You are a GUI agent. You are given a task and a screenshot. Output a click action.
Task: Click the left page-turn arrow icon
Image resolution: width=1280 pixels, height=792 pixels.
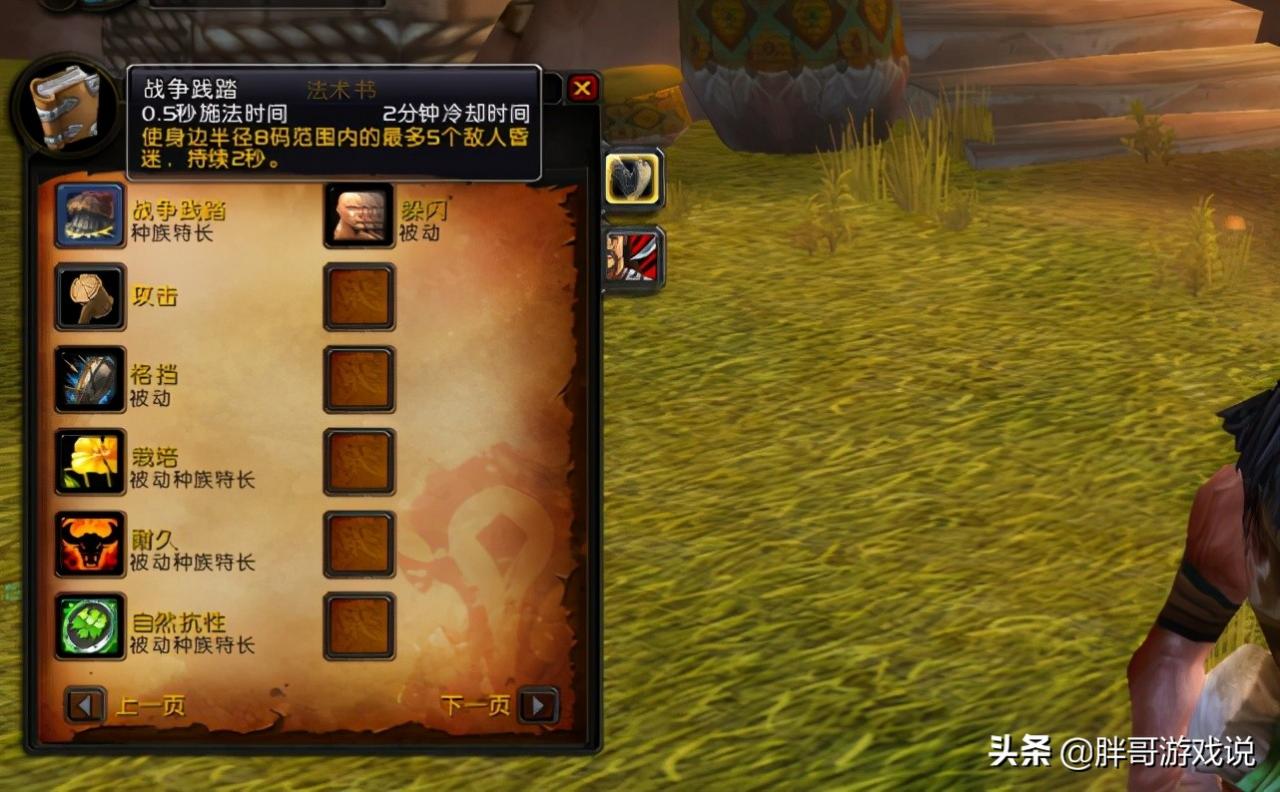[x=84, y=704]
